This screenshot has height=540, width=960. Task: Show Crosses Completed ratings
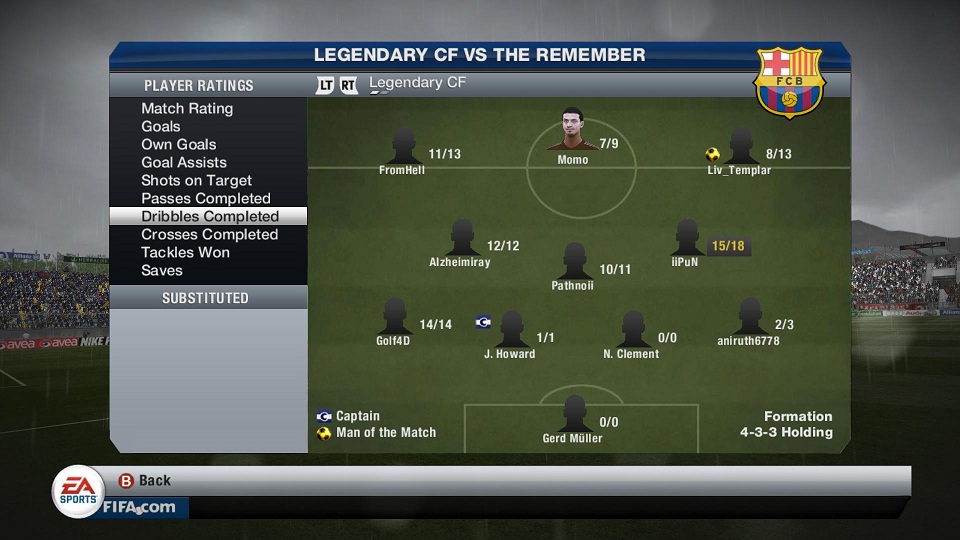point(209,234)
